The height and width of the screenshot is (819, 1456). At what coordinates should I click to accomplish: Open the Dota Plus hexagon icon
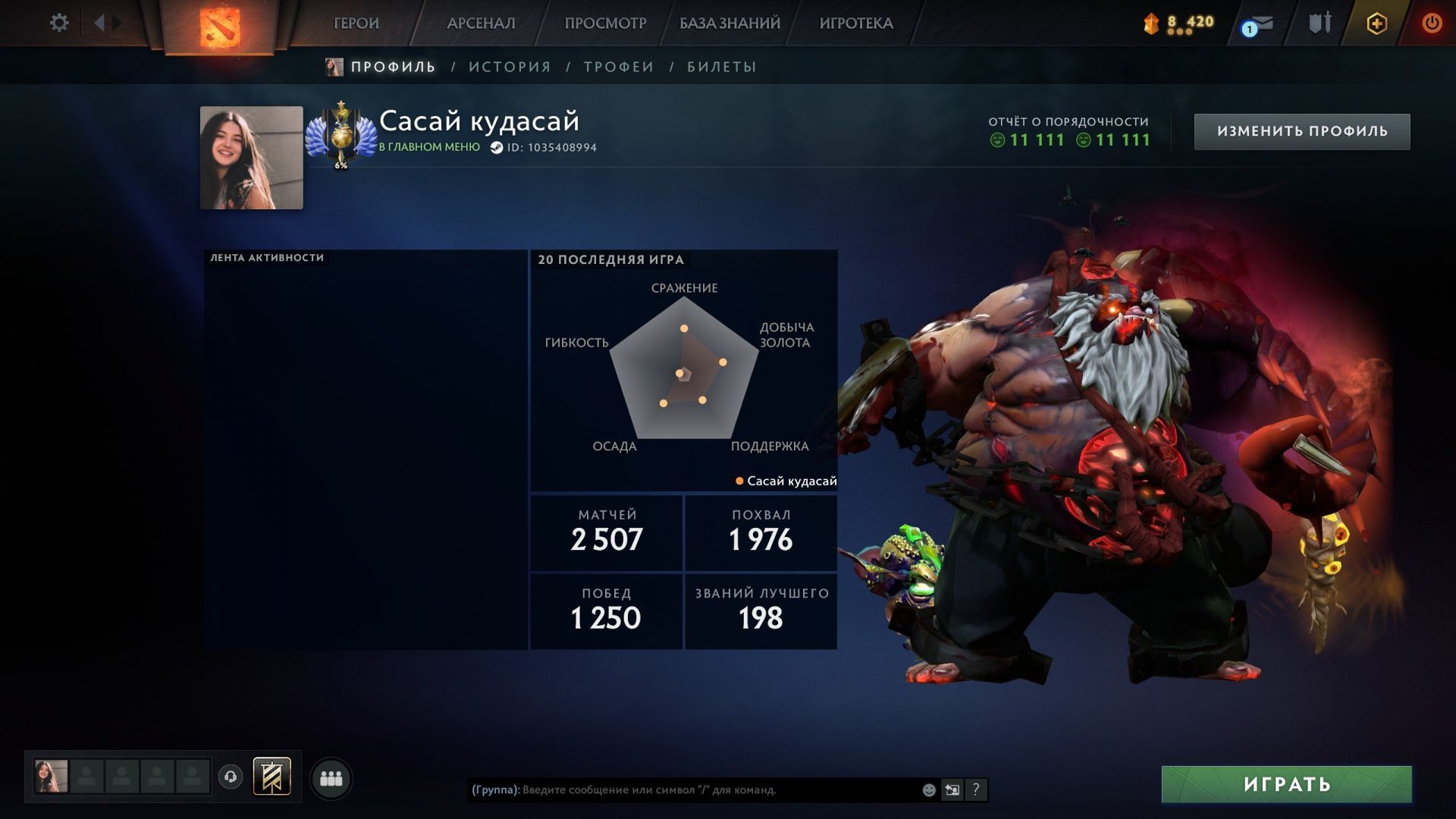(1376, 24)
